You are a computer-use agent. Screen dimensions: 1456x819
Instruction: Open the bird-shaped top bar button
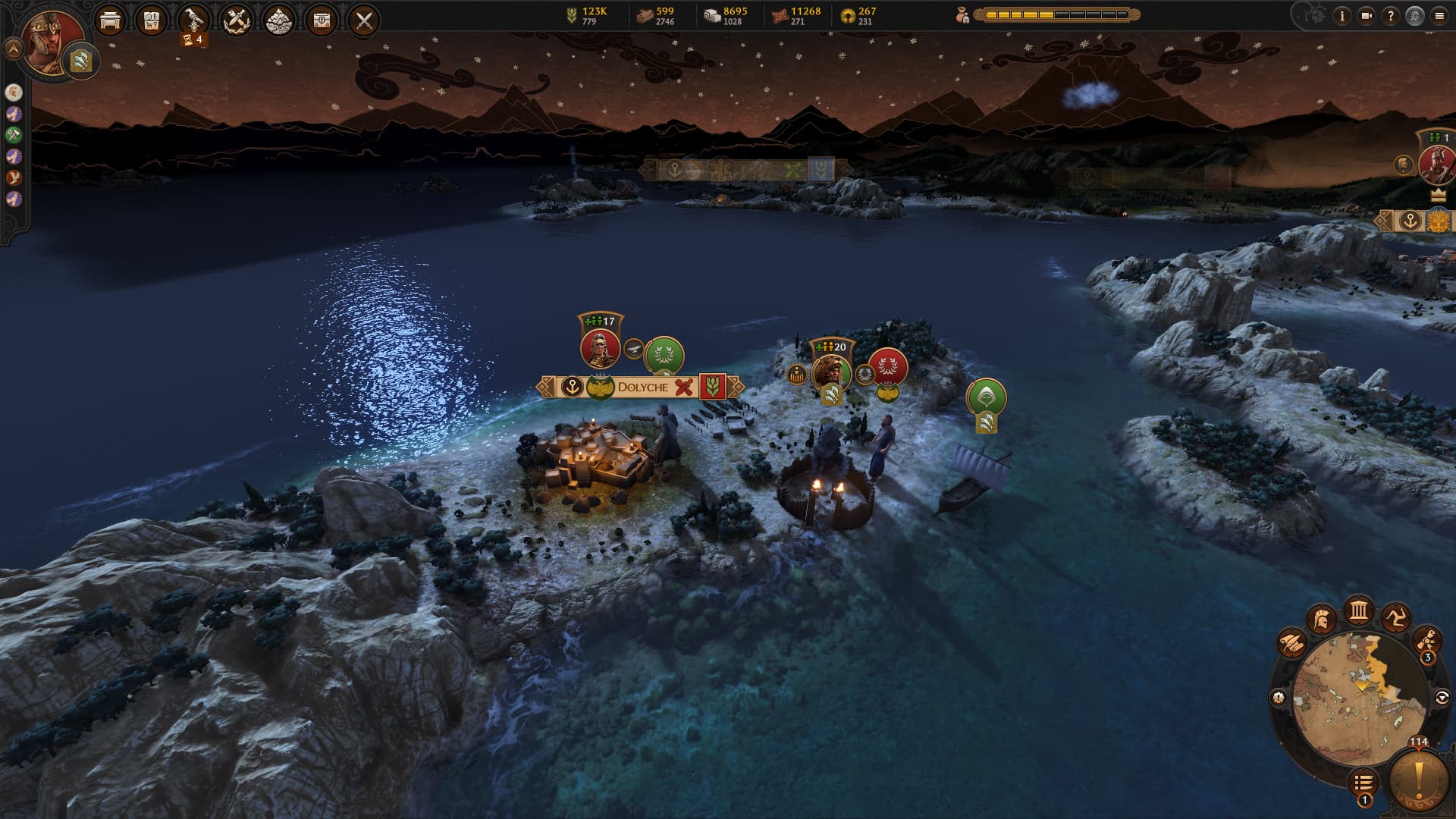click(x=195, y=20)
